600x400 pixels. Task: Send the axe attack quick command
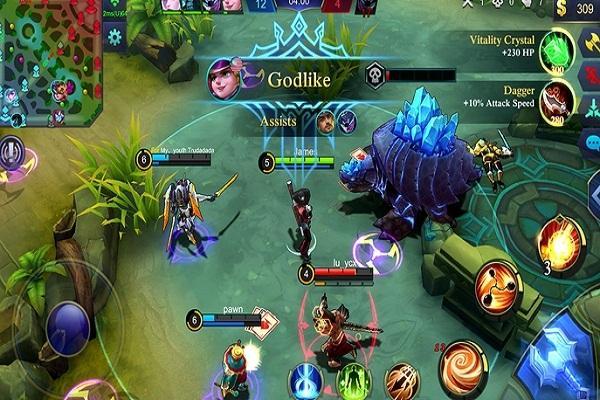click(588, 46)
